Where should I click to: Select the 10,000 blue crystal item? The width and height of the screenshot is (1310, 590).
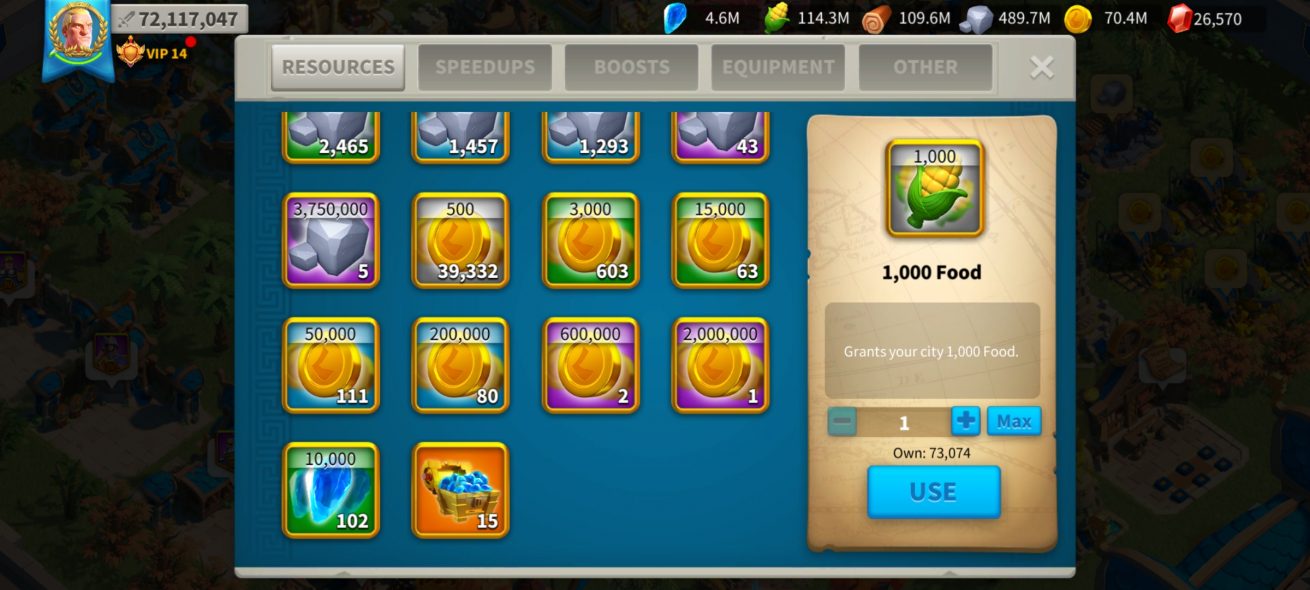coord(331,490)
